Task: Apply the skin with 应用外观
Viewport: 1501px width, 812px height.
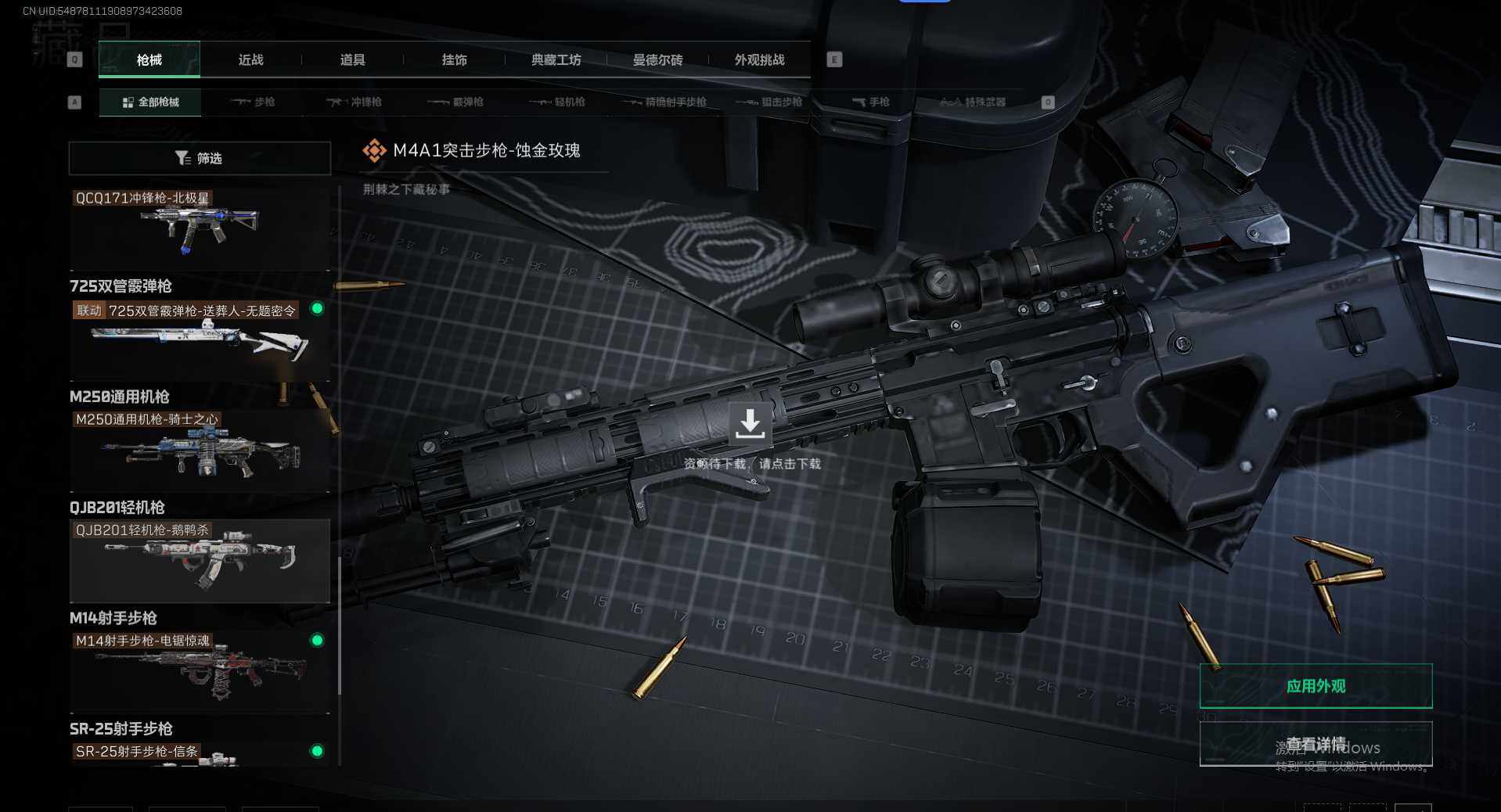Action: [1316, 686]
